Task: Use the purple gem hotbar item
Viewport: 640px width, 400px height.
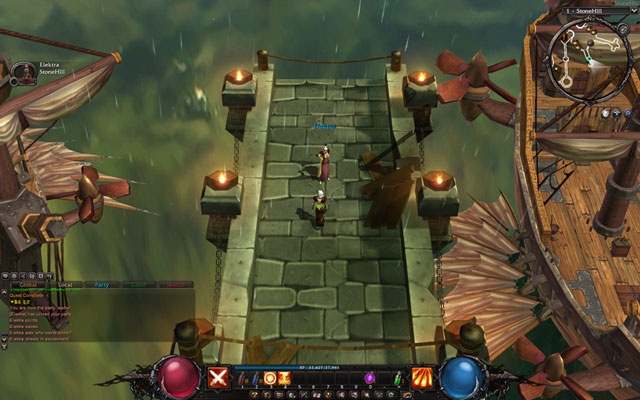Action: (x=369, y=378)
